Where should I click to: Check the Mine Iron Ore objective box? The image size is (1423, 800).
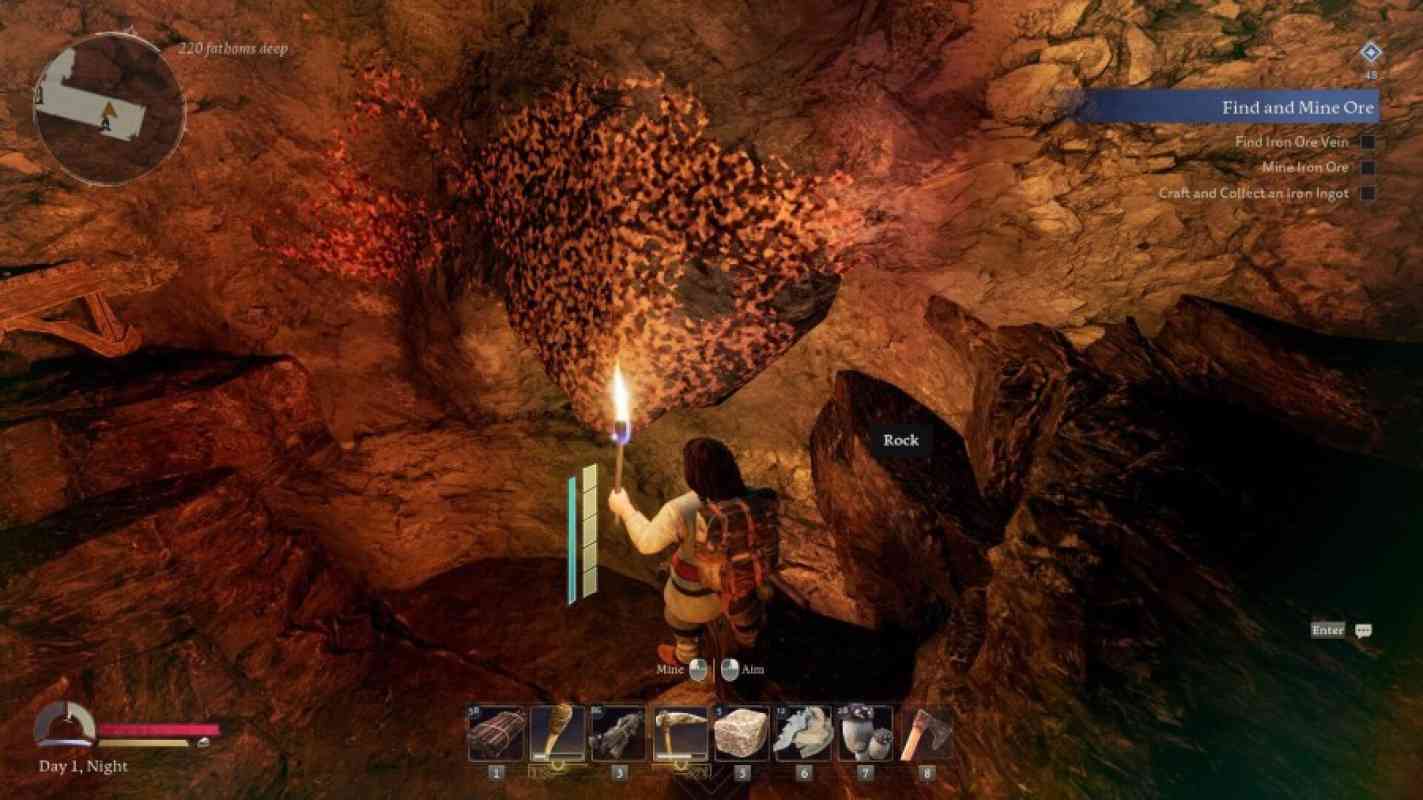point(1368,166)
